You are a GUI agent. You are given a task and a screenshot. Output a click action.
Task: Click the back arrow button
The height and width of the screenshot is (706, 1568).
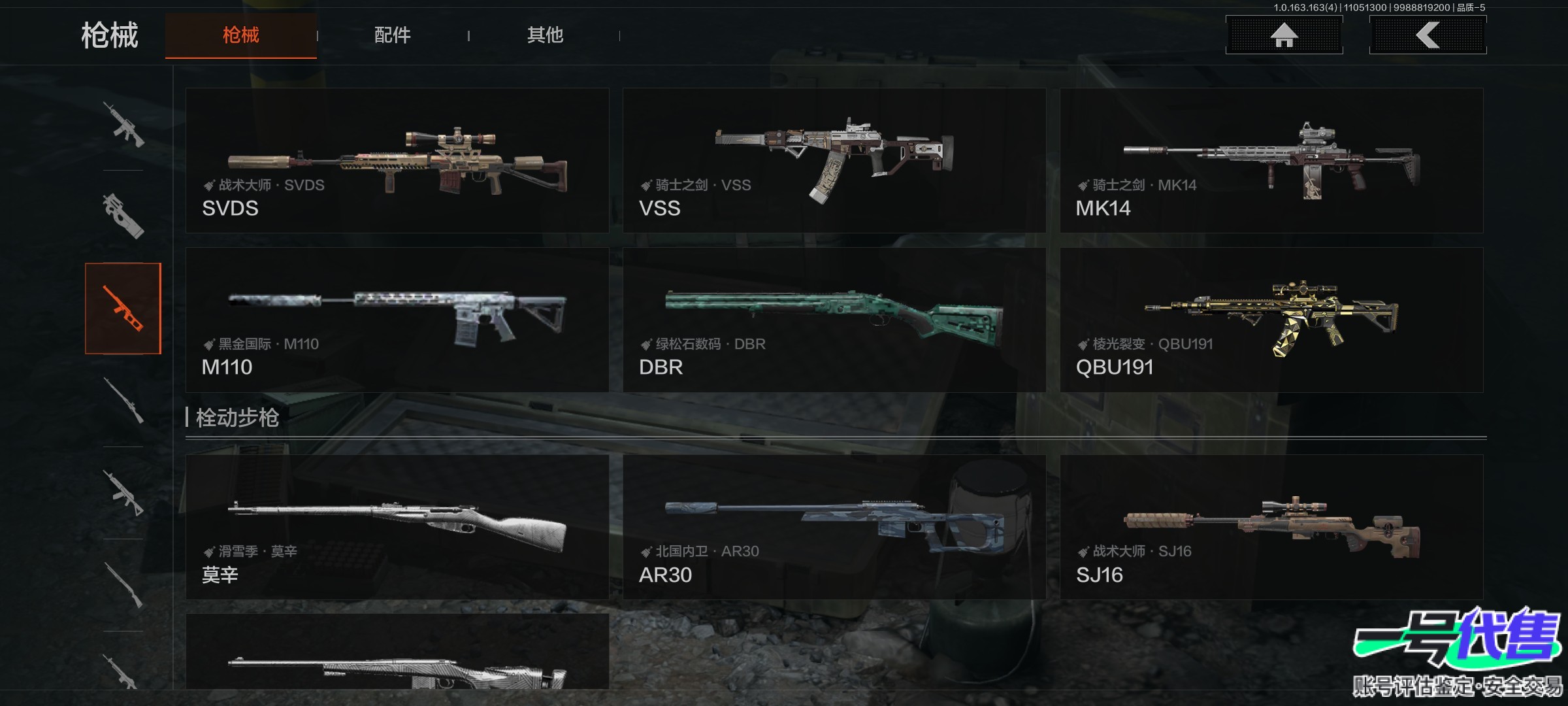click(x=1428, y=35)
